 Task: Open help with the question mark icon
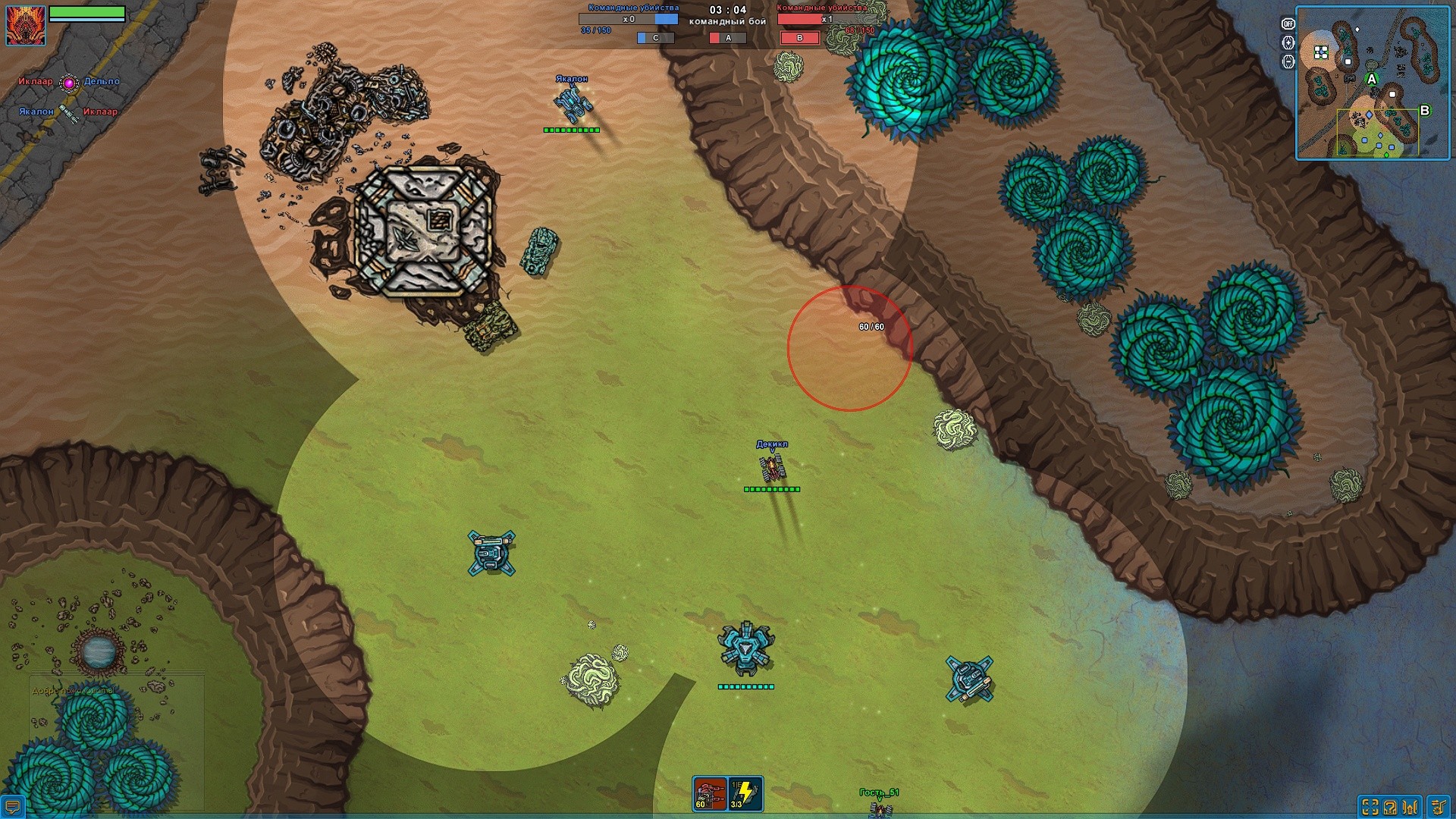coord(1390,807)
